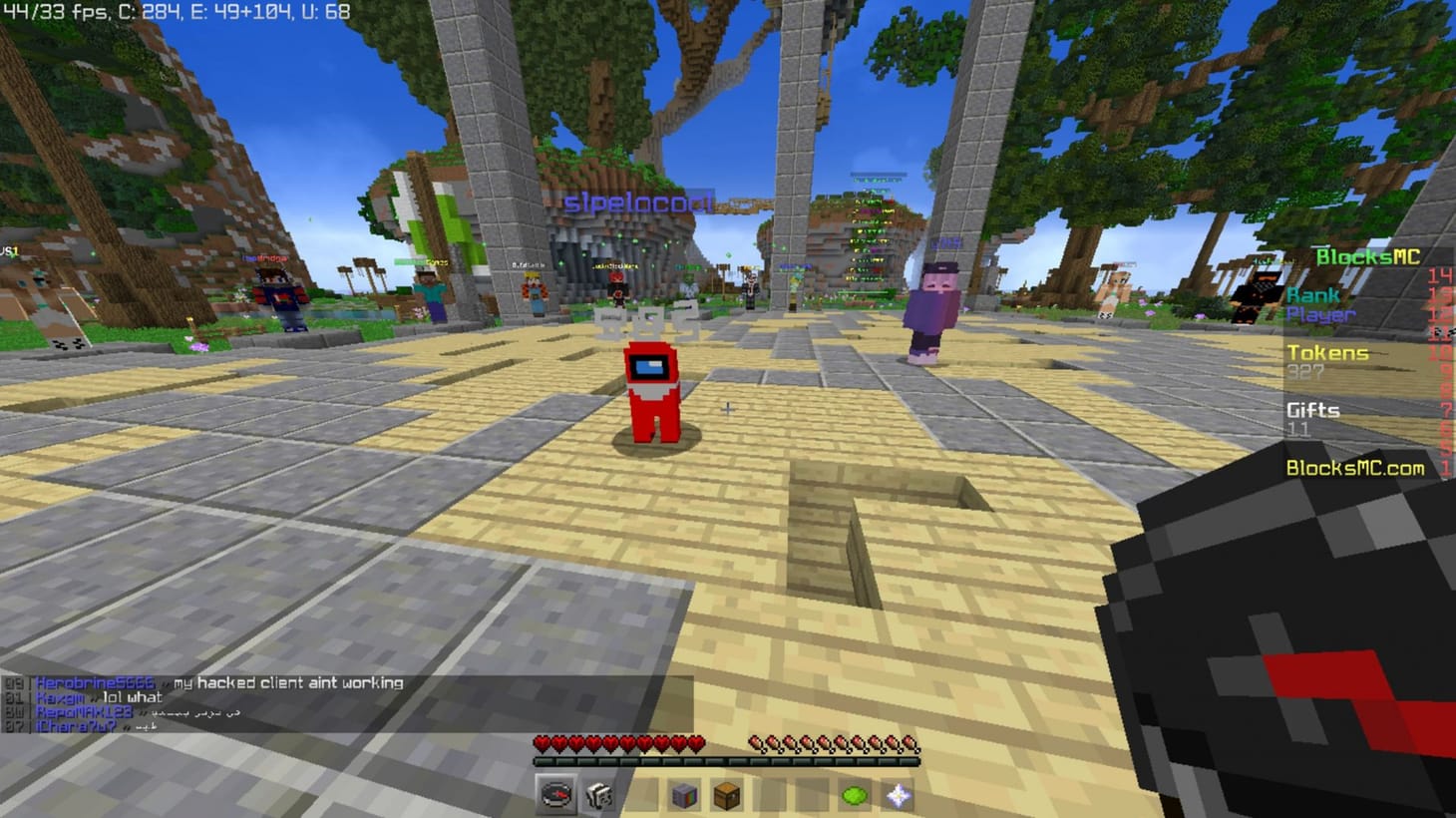Image resolution: width=1456 pixels, height=818 pixels.
Task: Click the chat message 'my hacked client aint working'
Action: 289,683
